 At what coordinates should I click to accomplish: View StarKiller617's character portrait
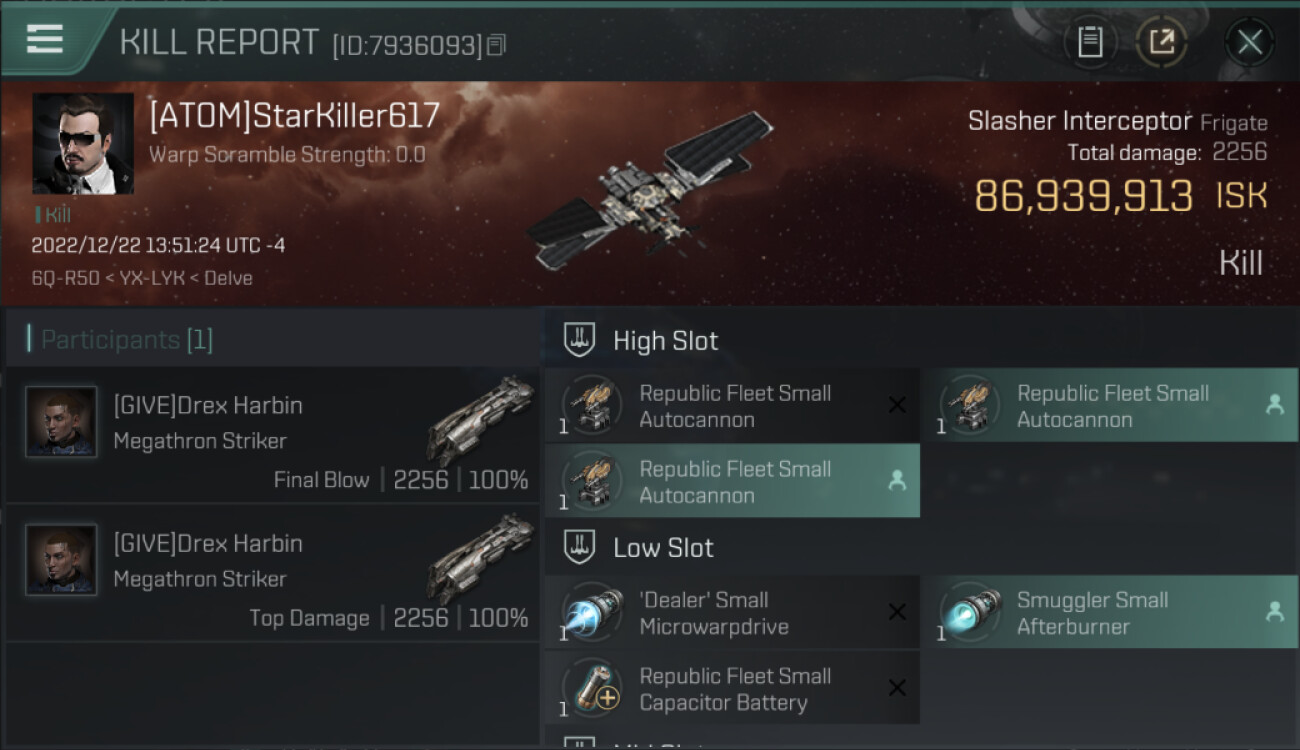[x=83, y=144]
